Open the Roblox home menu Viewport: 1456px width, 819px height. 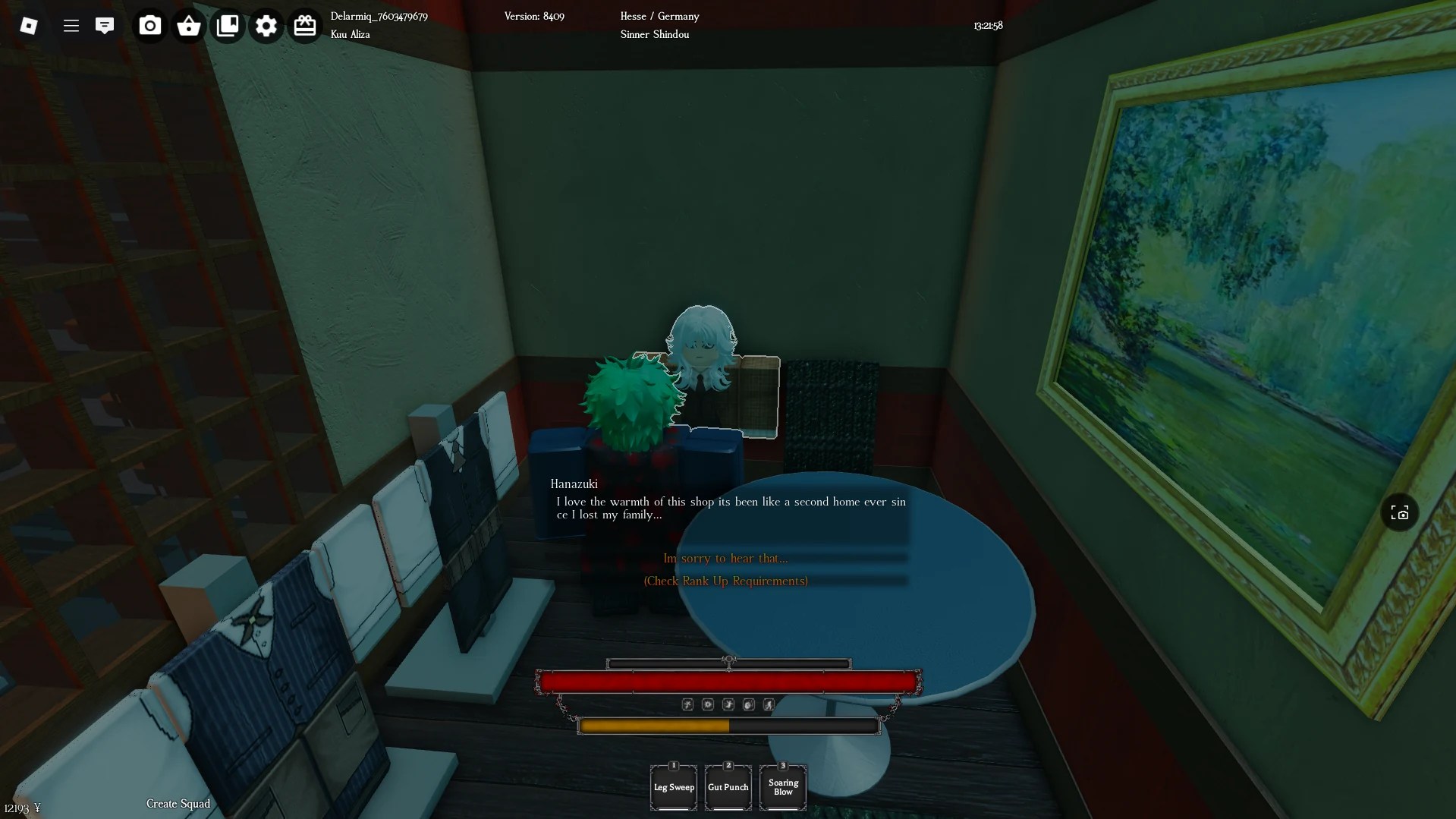click(x=30, y=25)
